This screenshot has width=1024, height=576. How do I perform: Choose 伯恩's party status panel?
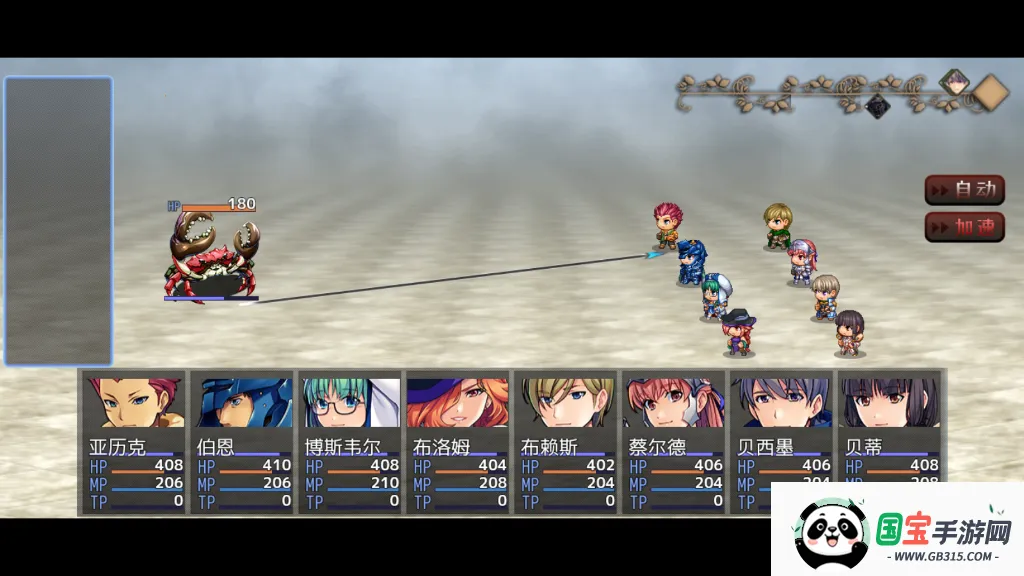[243, 443]
